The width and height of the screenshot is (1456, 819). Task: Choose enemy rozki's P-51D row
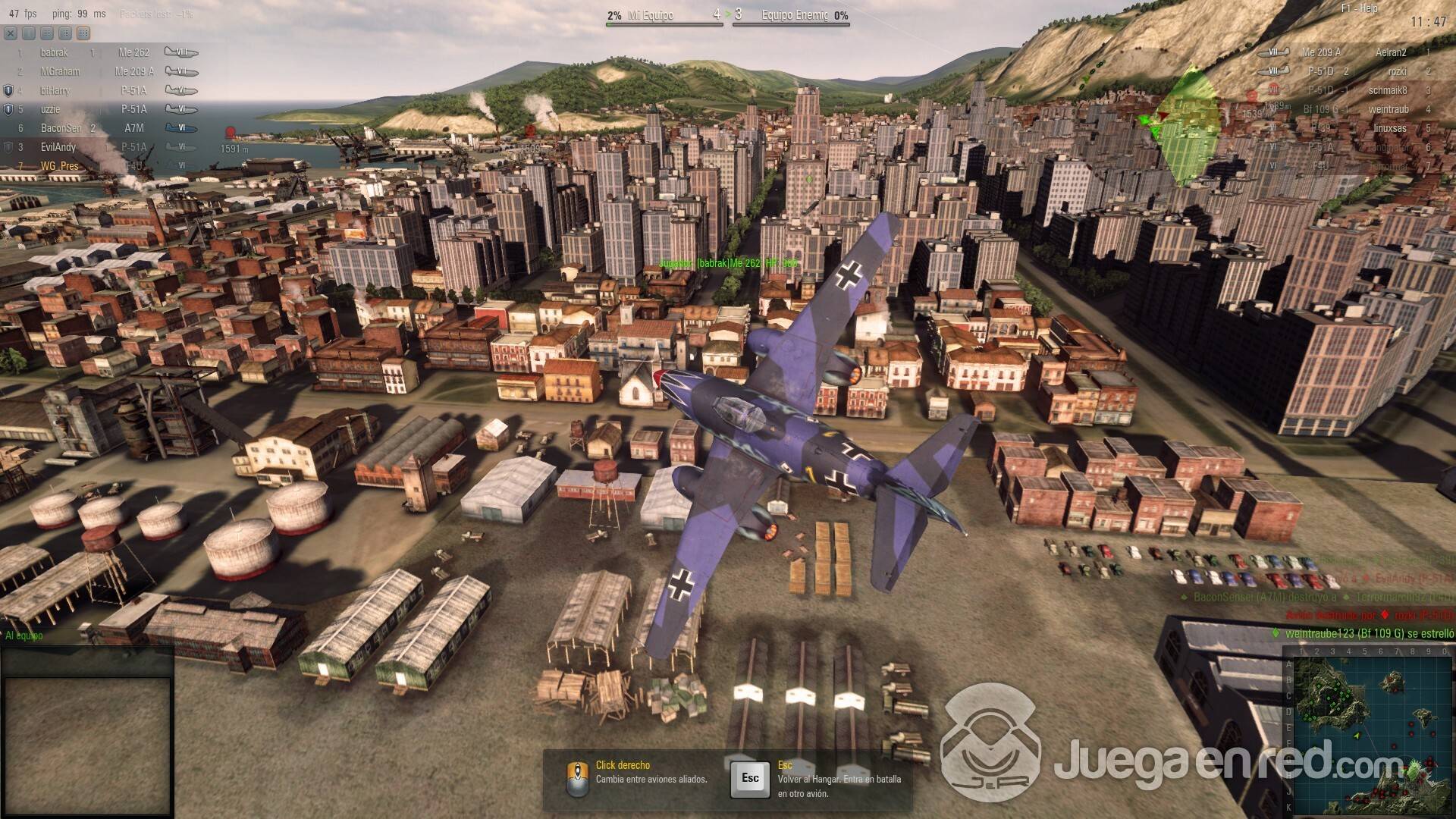click(1357, 71)
